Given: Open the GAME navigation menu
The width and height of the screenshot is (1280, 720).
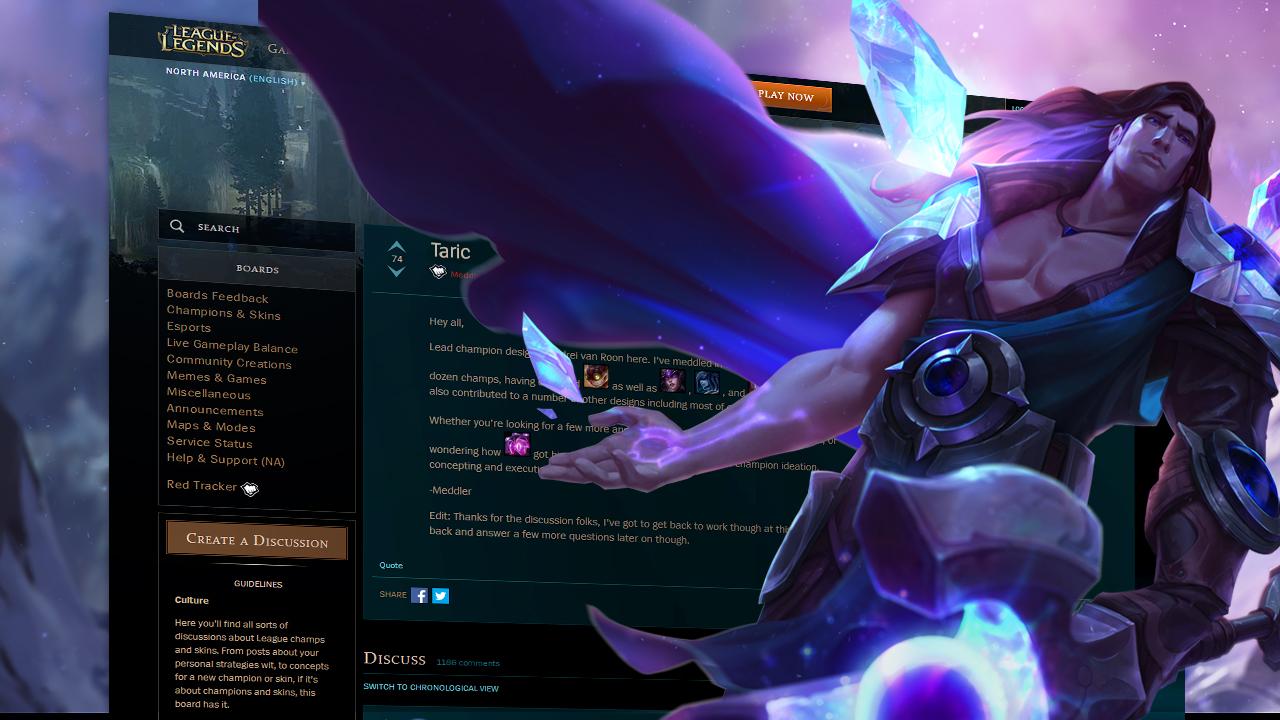Looking at the screenshot, I should 277,47.
